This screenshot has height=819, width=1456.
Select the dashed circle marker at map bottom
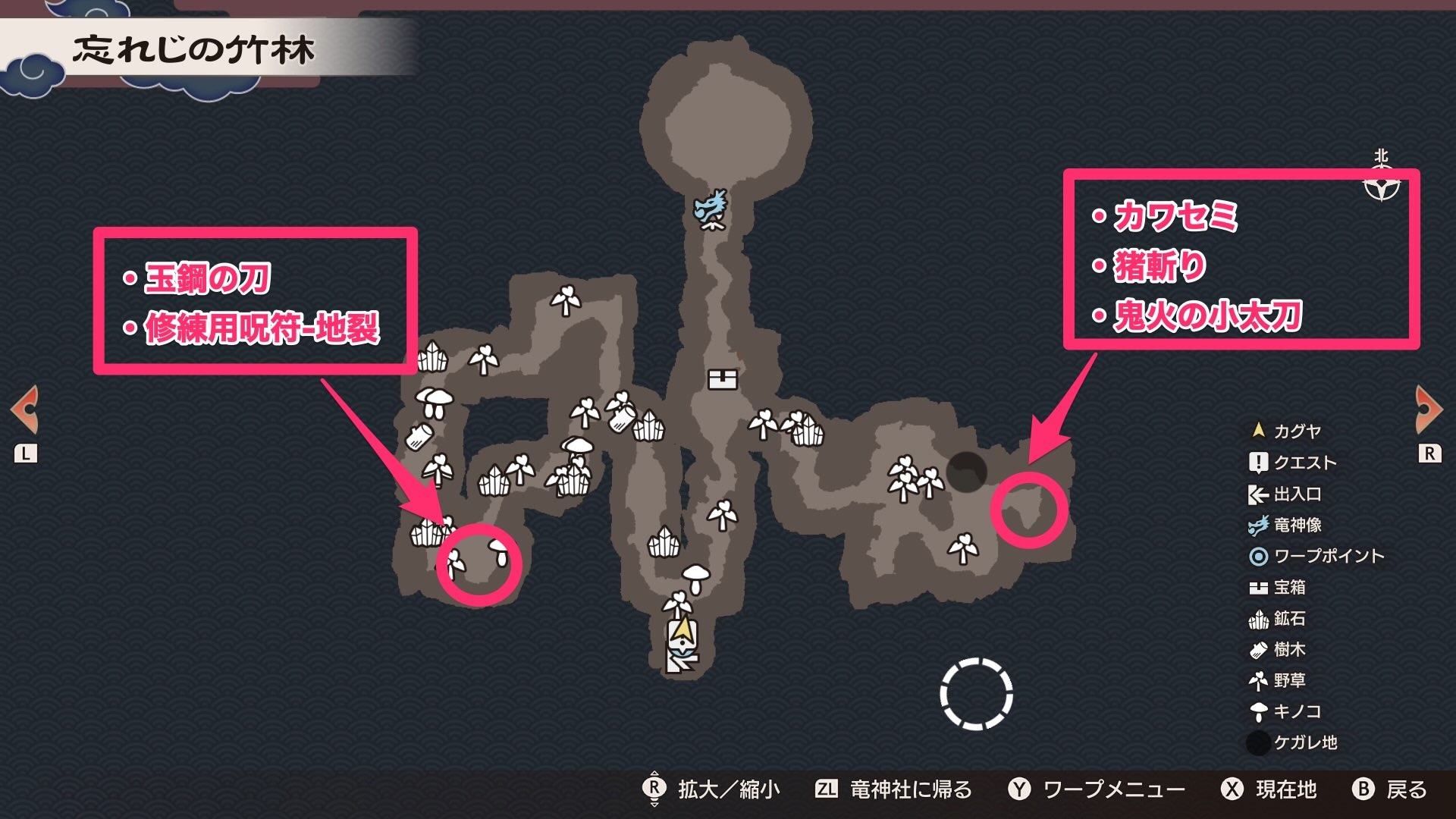tap(977, 695)
